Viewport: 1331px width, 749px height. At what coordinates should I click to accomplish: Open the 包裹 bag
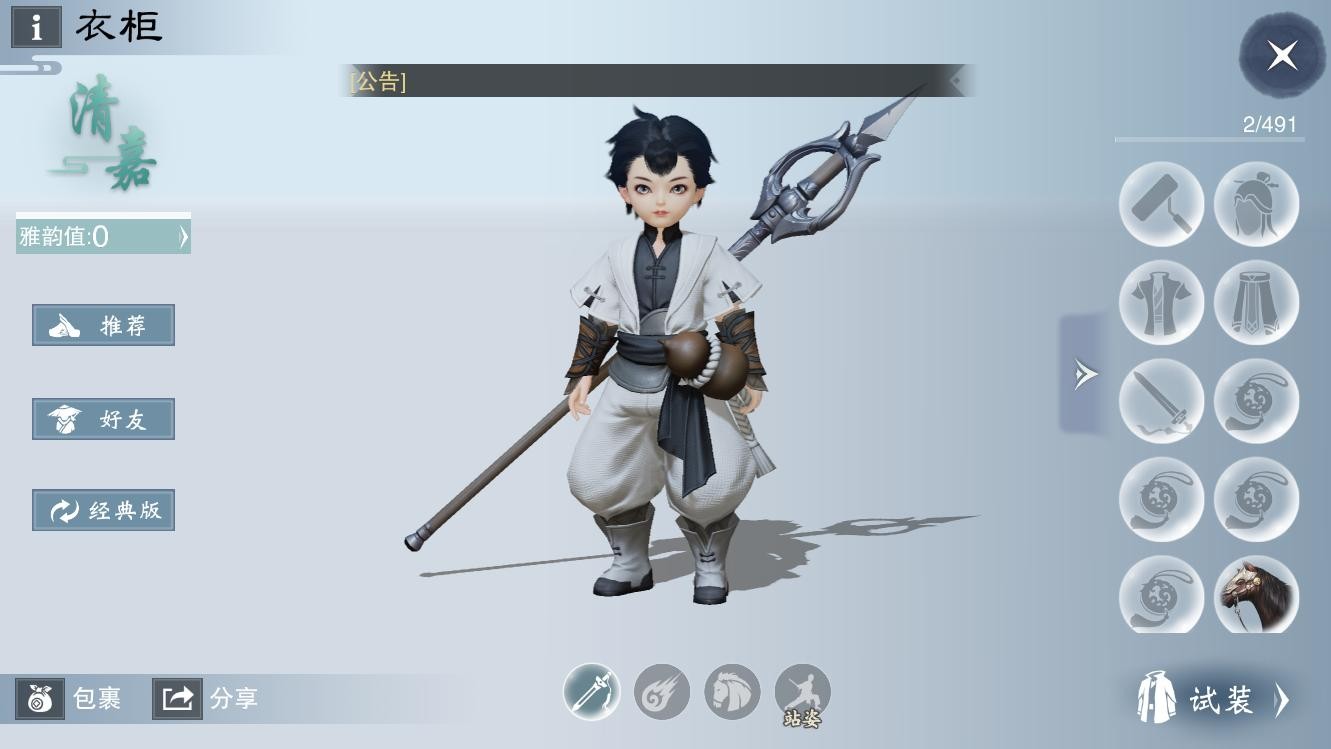70,698
